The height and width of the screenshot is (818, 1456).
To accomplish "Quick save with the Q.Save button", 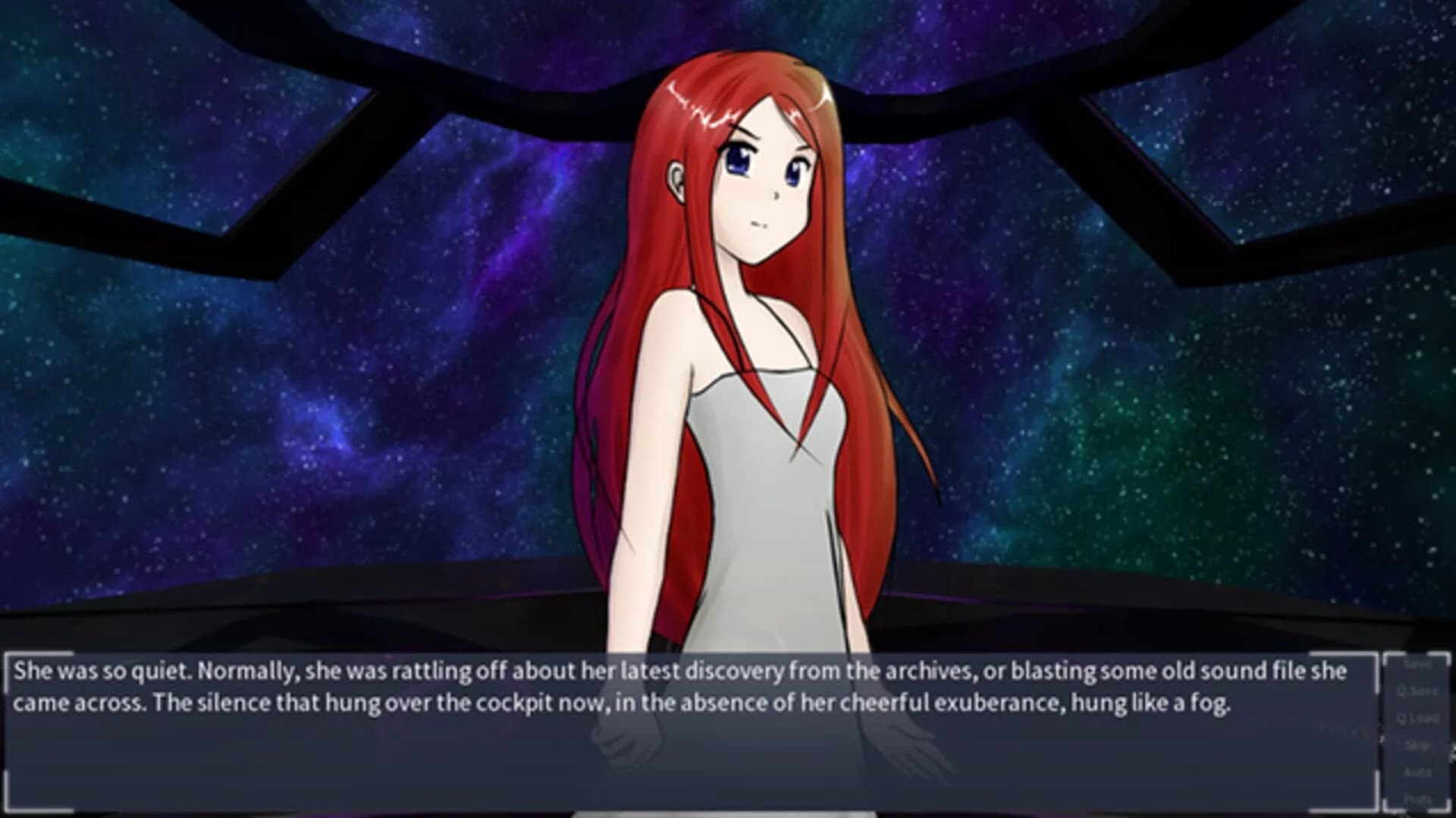I will point(1418,691).
